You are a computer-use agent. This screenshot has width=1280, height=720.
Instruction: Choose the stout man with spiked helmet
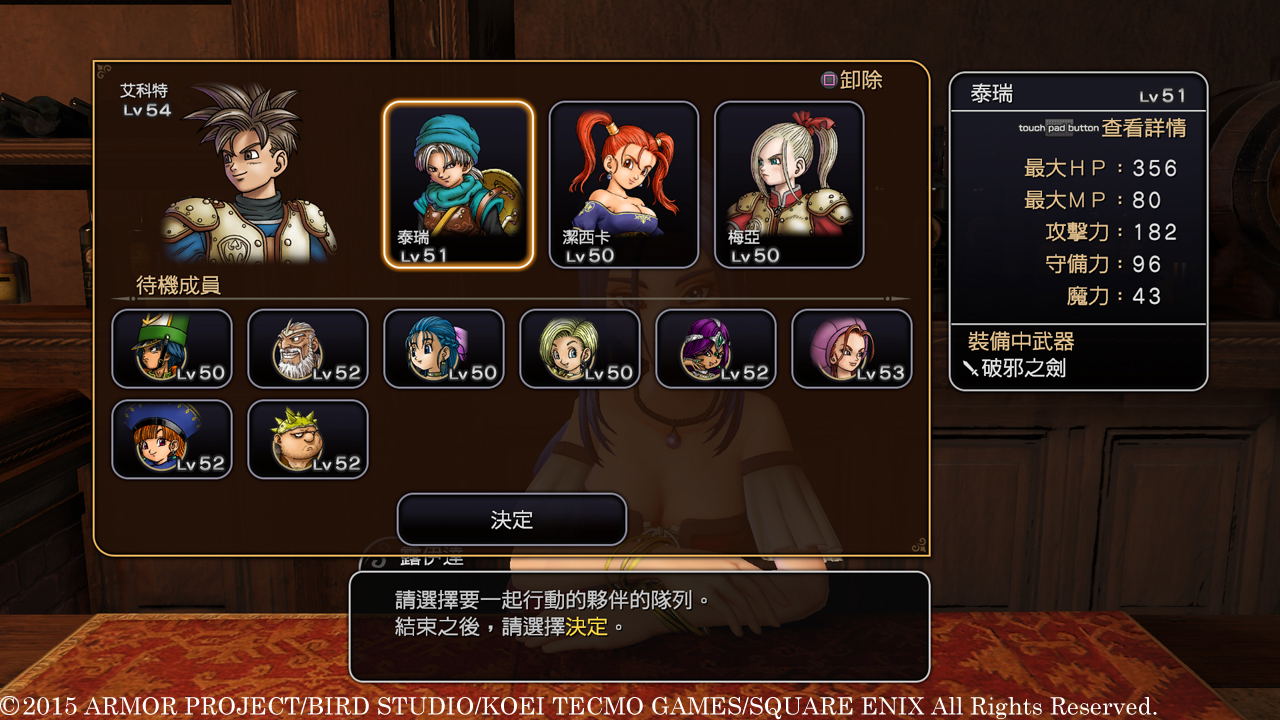[308, 440]
